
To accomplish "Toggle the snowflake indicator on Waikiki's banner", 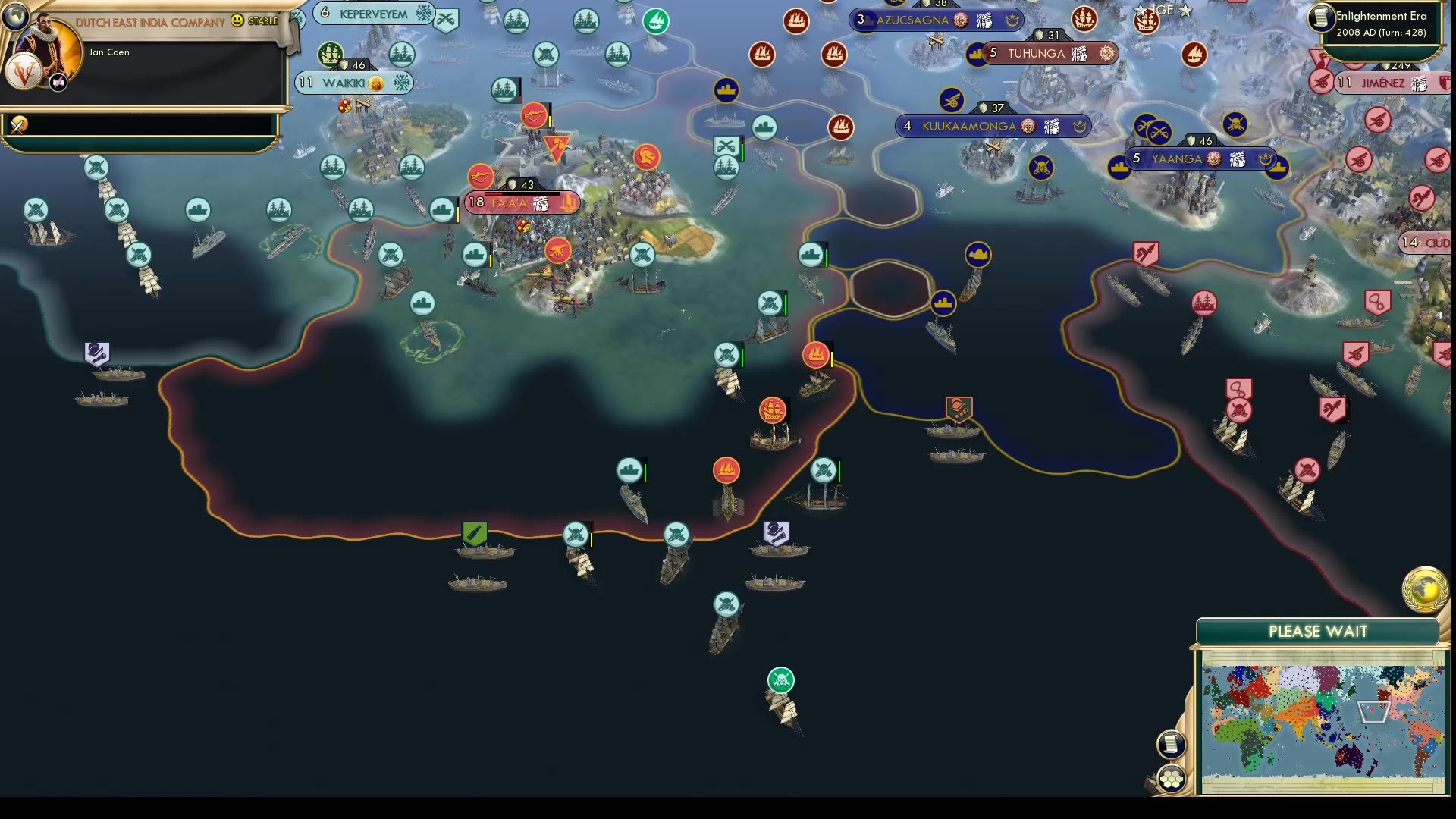I will pos(403,82).
